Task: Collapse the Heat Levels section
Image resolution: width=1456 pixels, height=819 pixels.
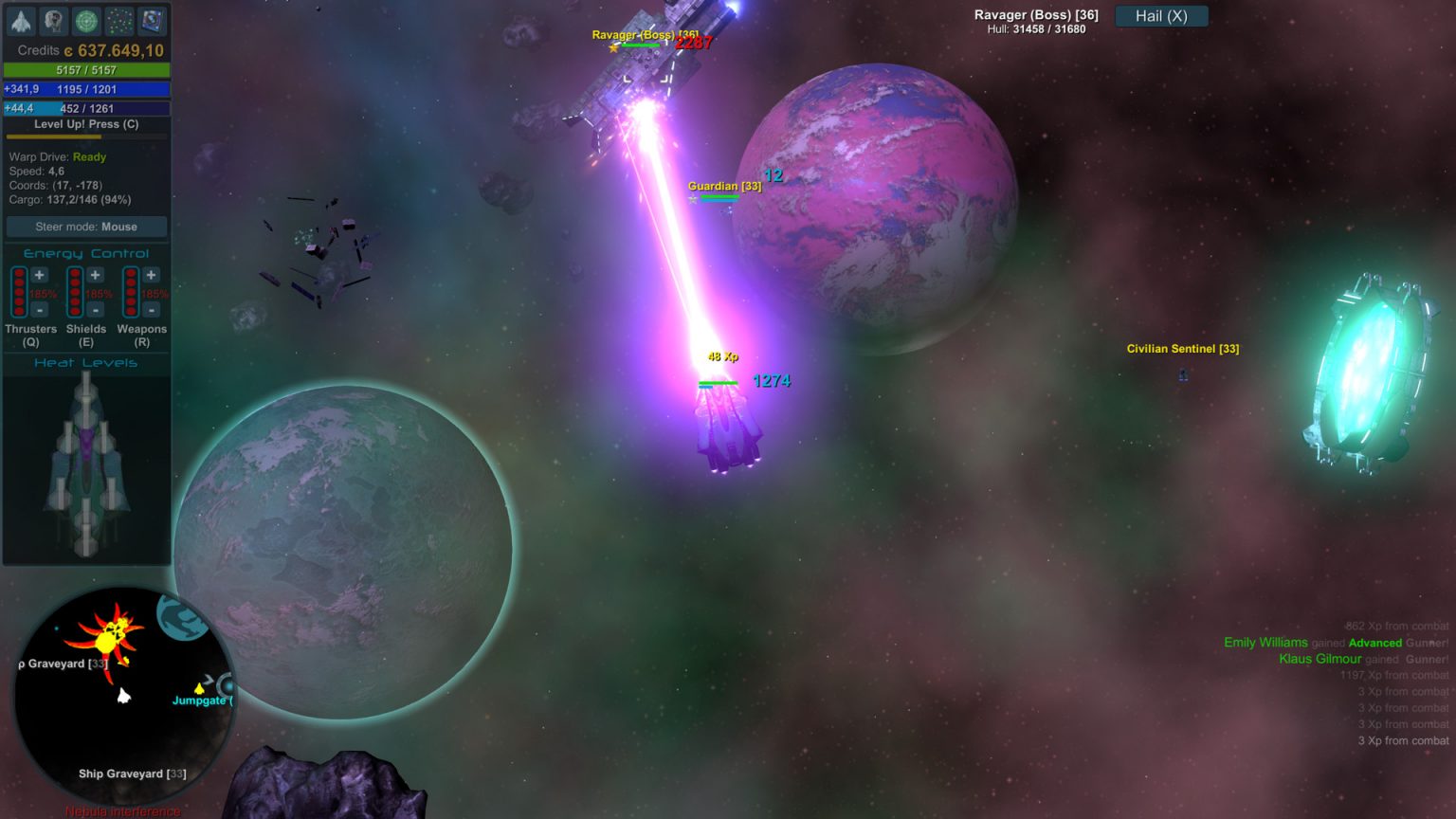Action: 85,362
